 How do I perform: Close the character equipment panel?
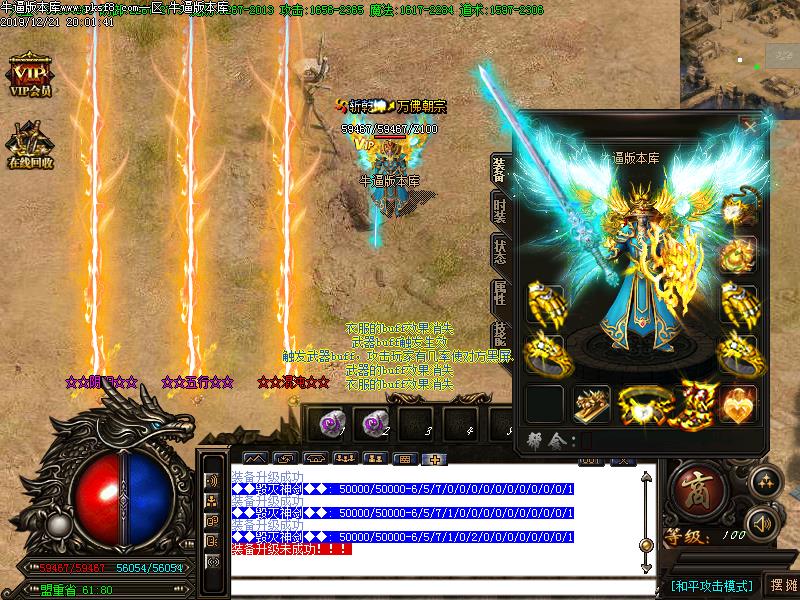pyautogui.click(x=749, y=126)
